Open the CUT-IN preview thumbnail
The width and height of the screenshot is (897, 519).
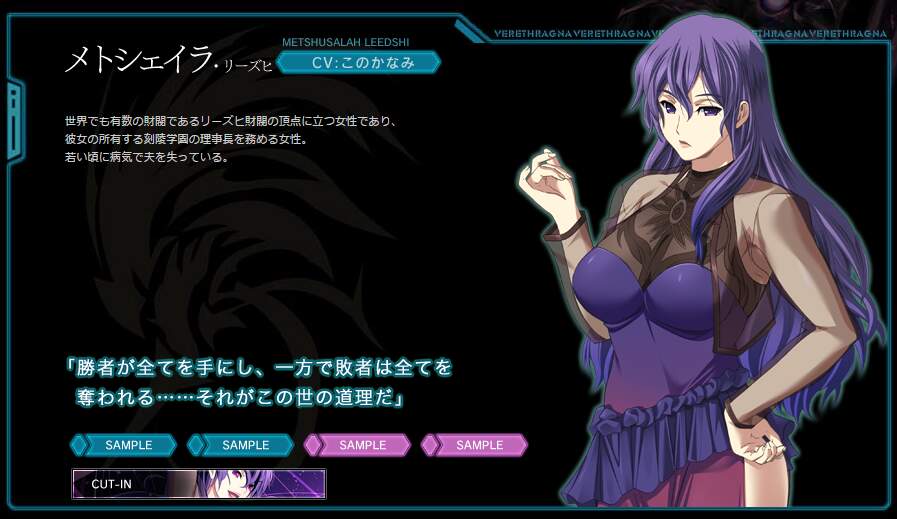pos(198,483)
